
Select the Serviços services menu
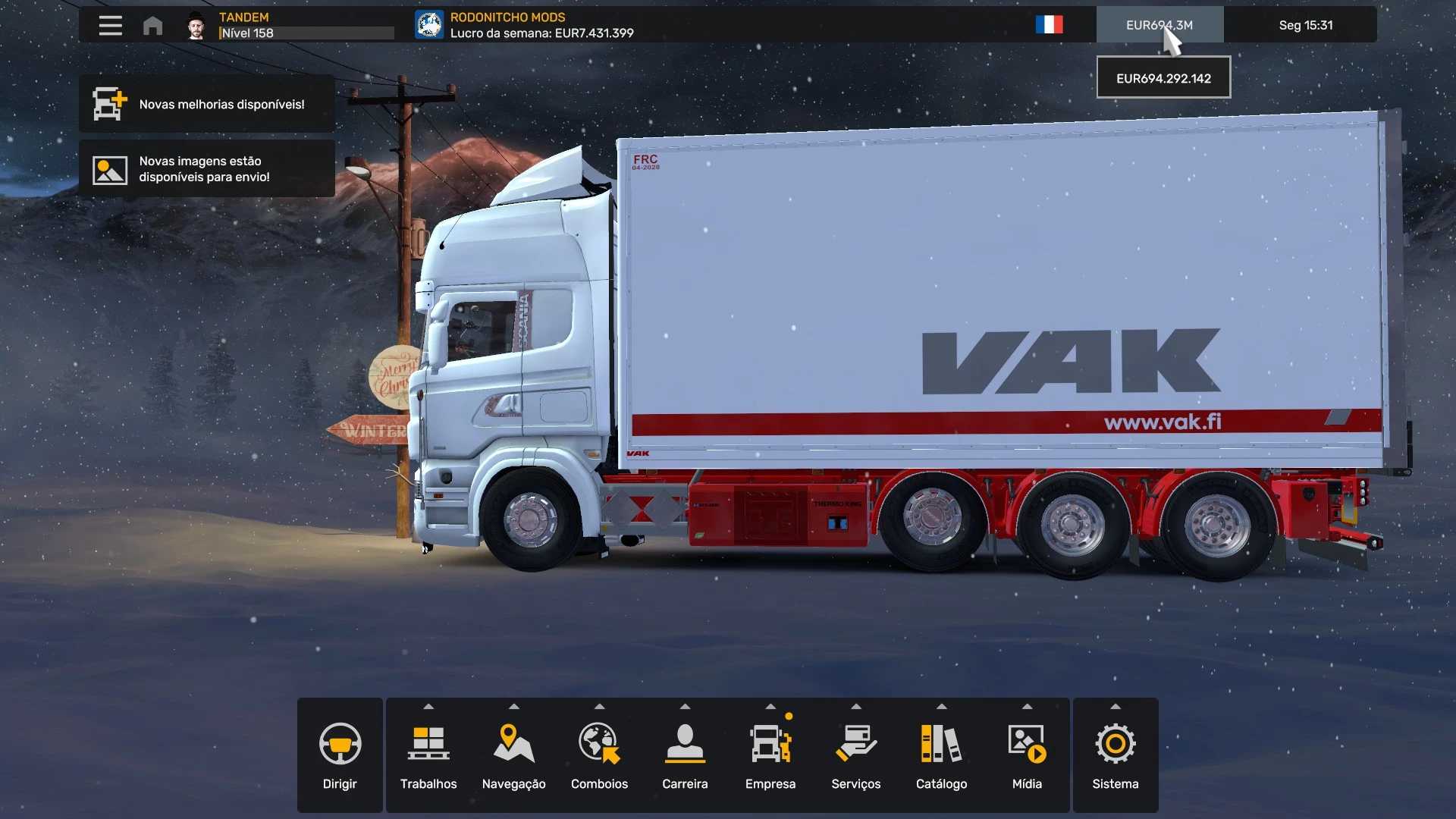coord(855,755)
